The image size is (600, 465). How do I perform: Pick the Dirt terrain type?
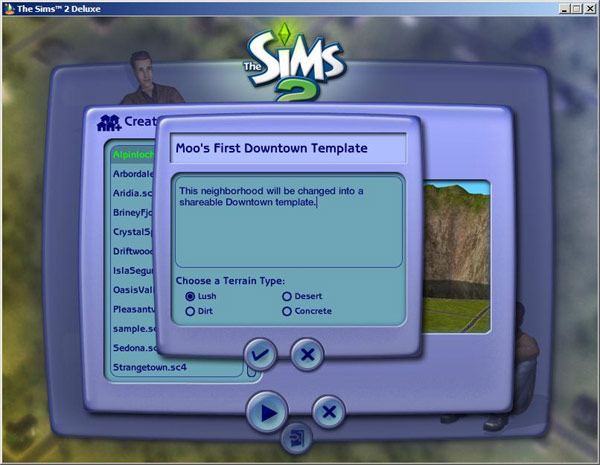[x=190, y=311]
